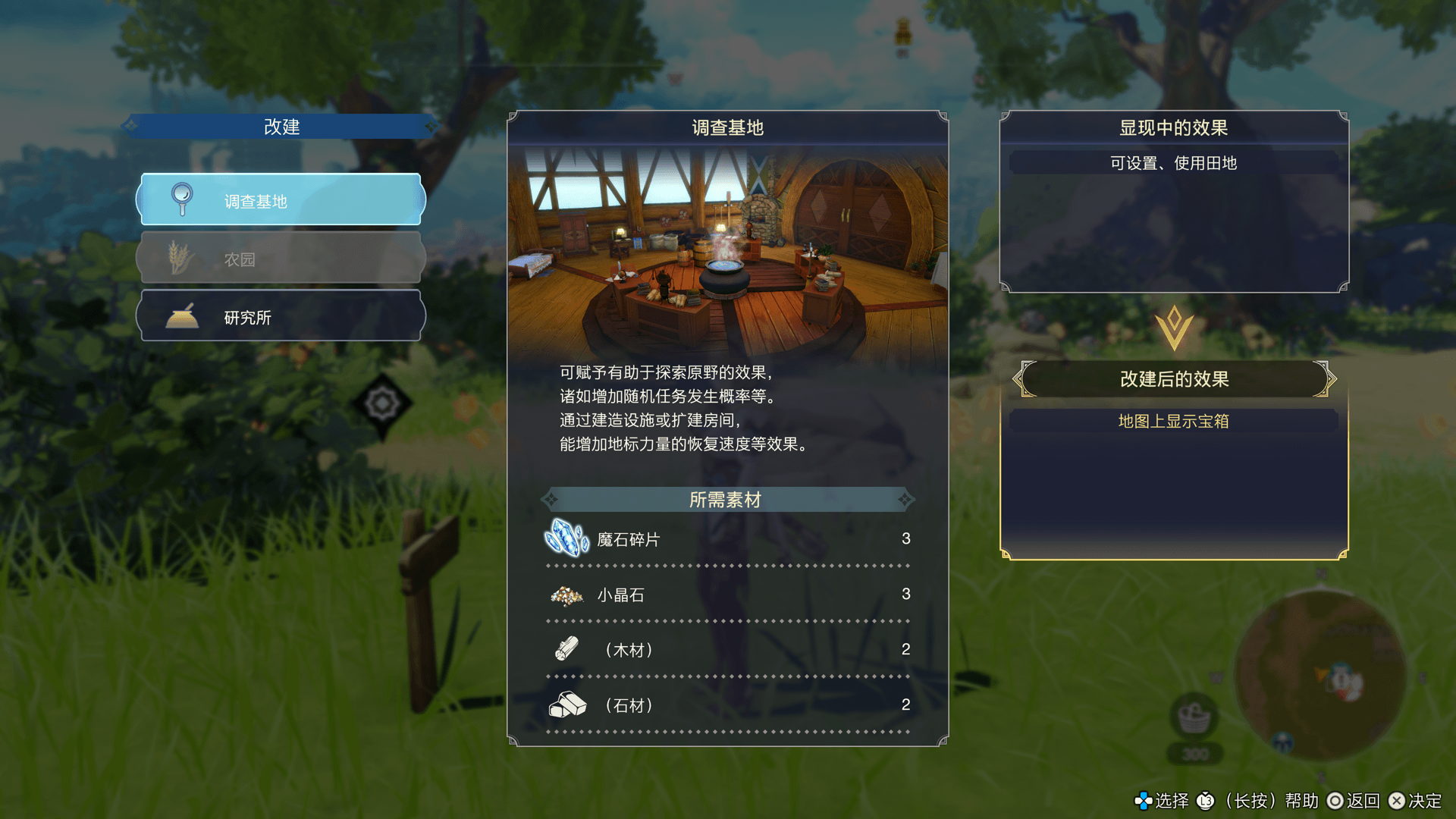
Task: Open the circular minimap
Action: point(1319,676)
